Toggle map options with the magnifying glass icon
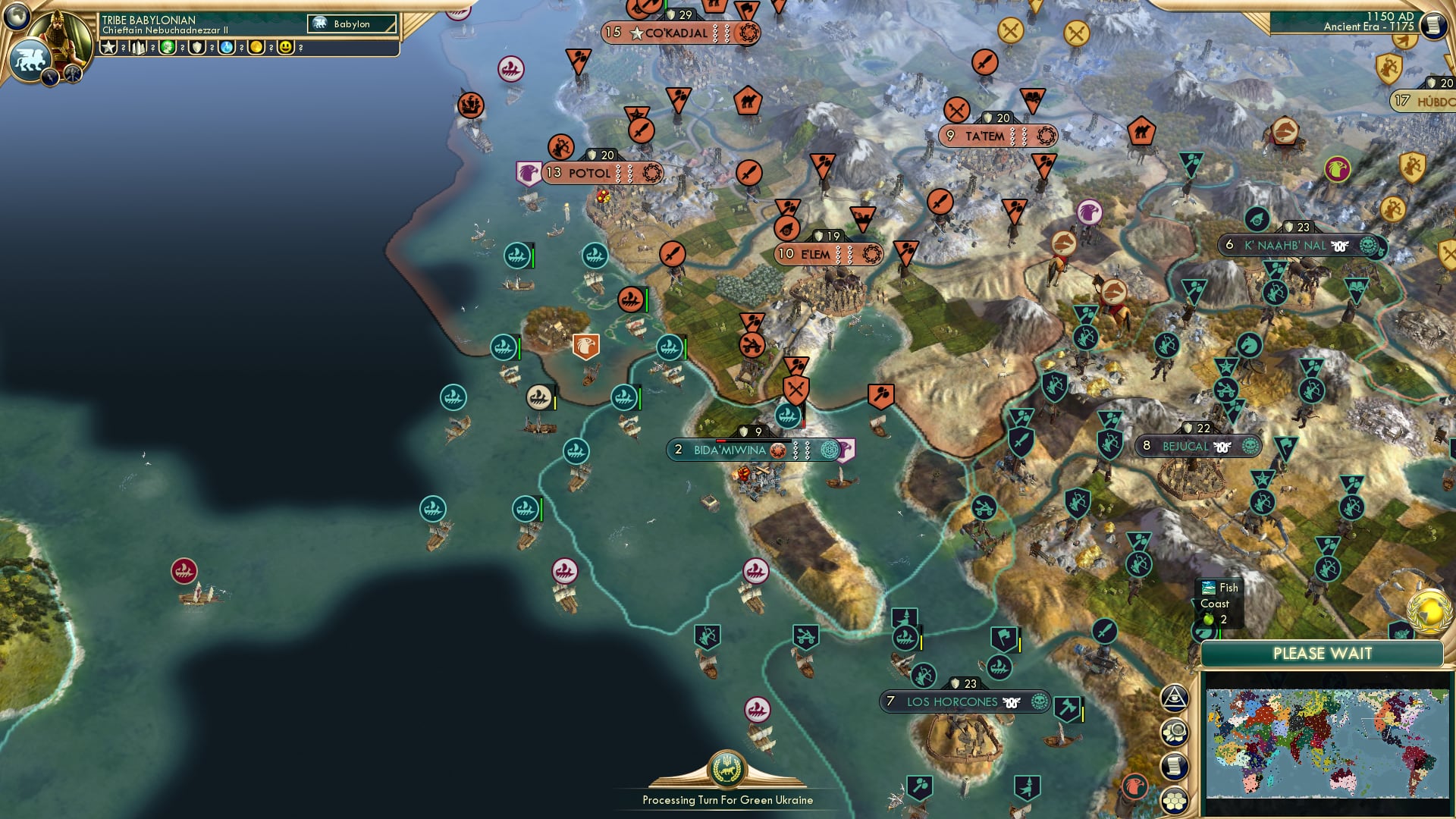 click(1174, 732)
